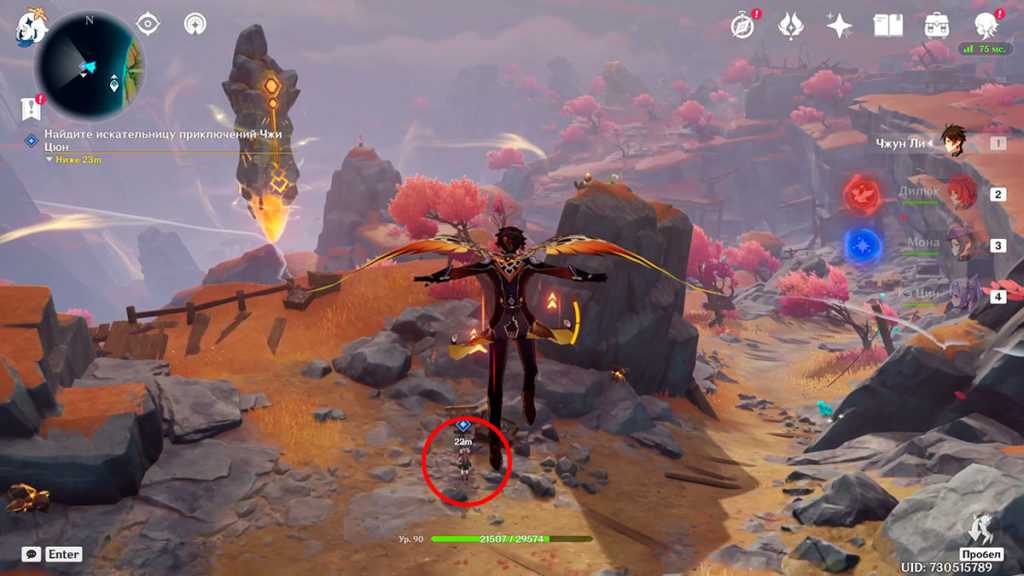Click the eye-shaped elemental sight icon
This screenshot has height=576, width=1024.
148,23
